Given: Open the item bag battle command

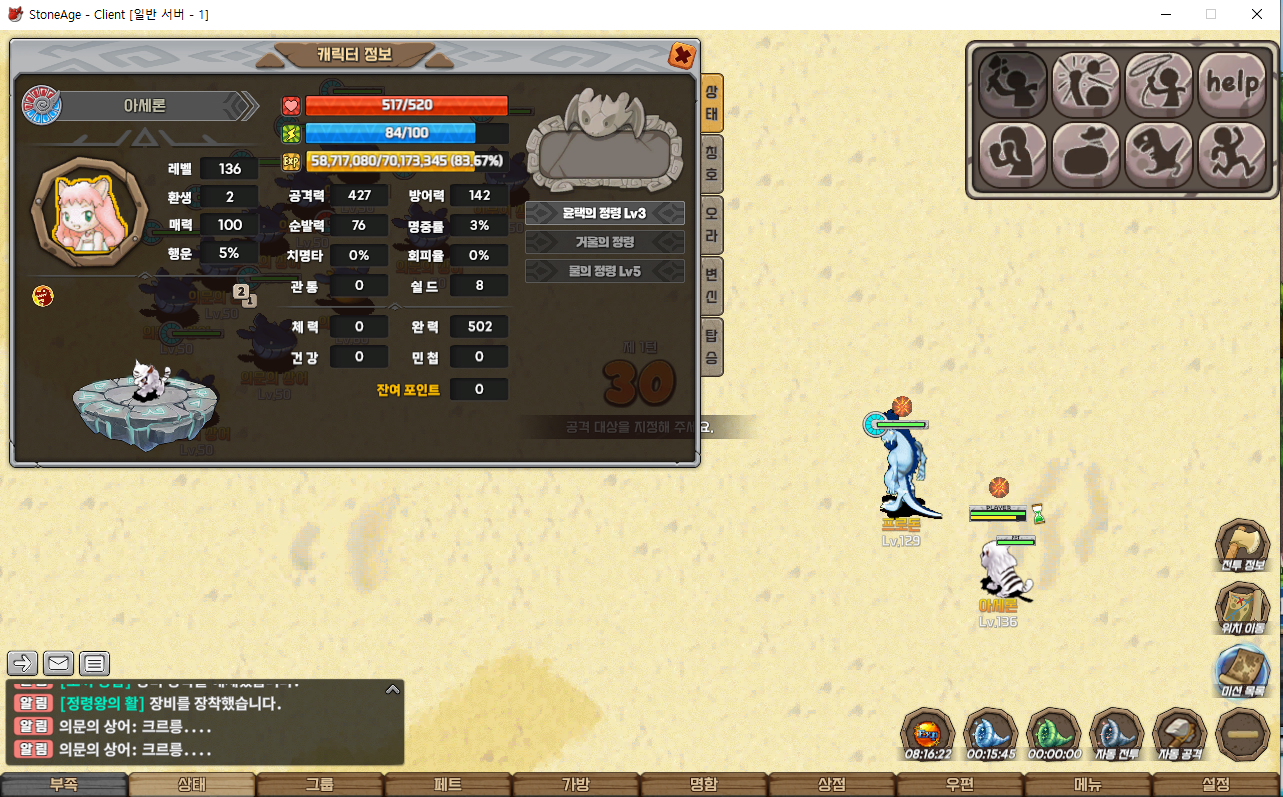Looking at the screenshot, I should click(x=1086, y=155).
